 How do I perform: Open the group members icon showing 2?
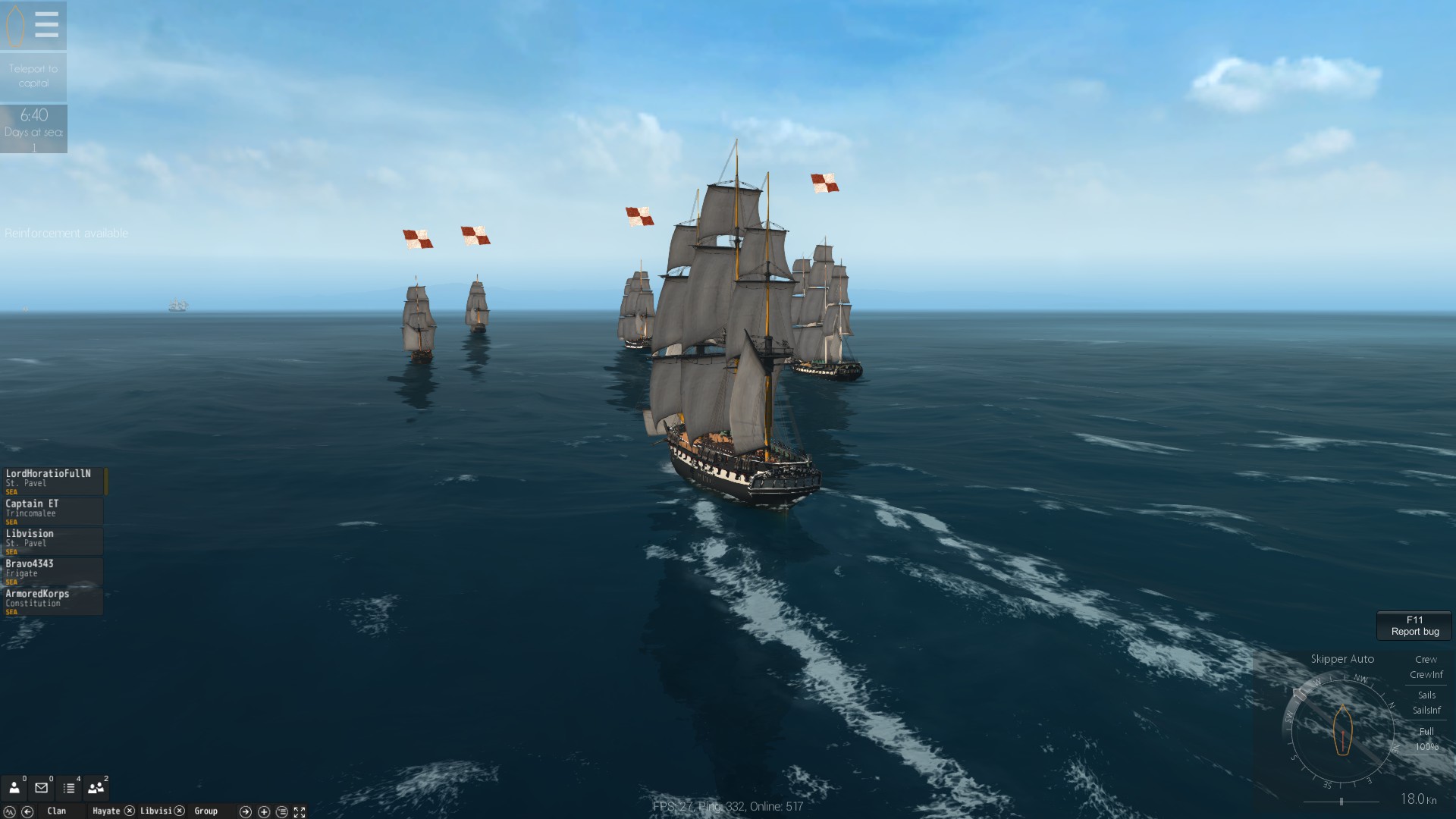(96, 789)
